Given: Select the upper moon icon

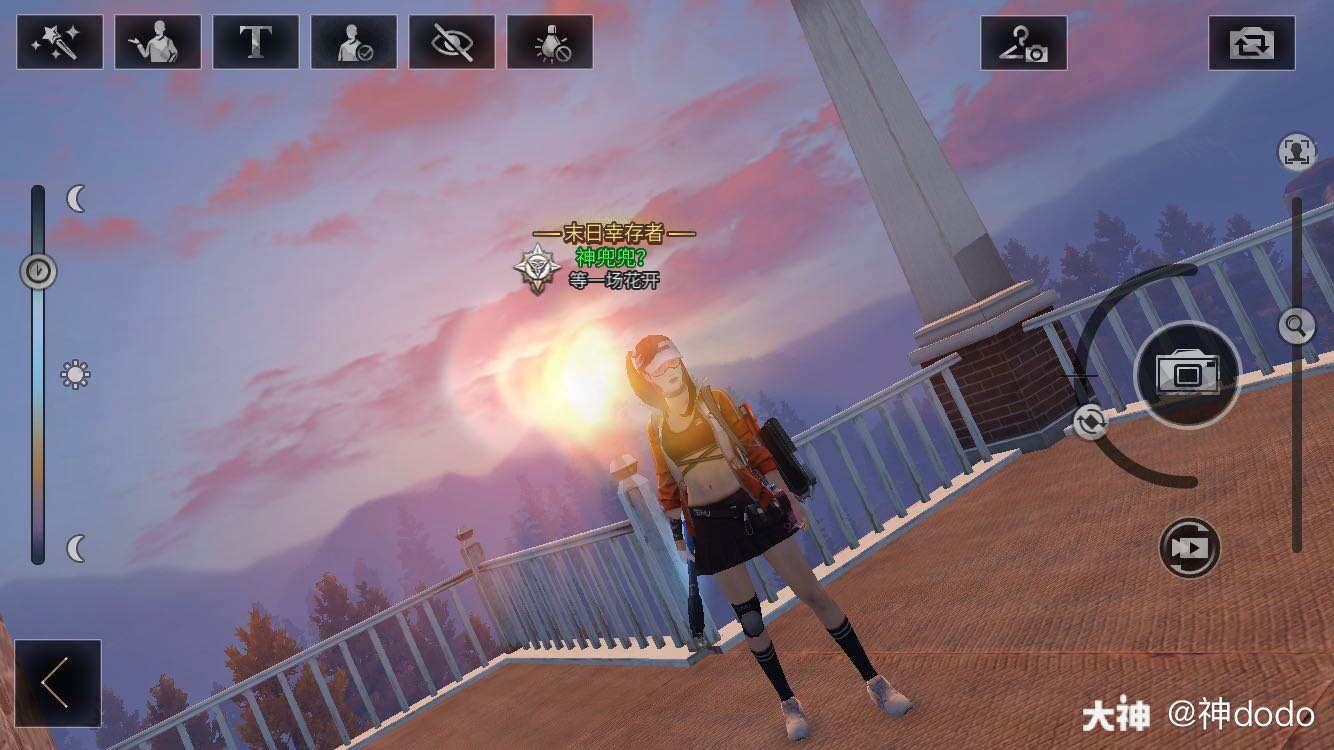Looking at the screenshot, I should [77, 199].
